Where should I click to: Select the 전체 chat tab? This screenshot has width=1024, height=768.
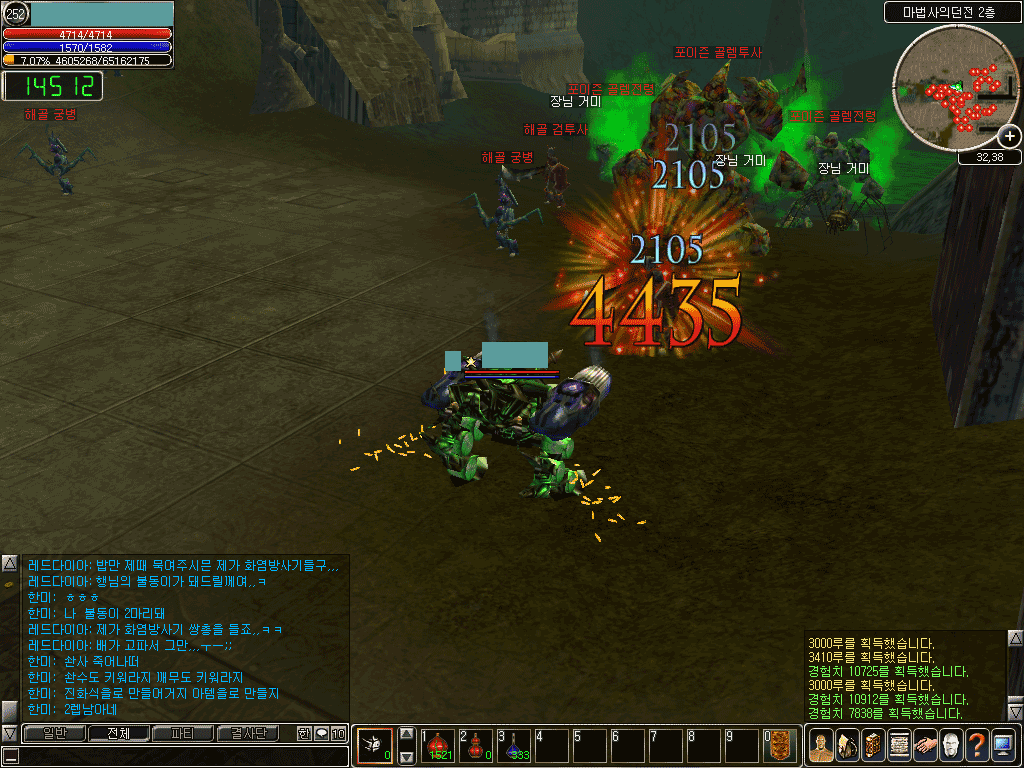point(118,733)
